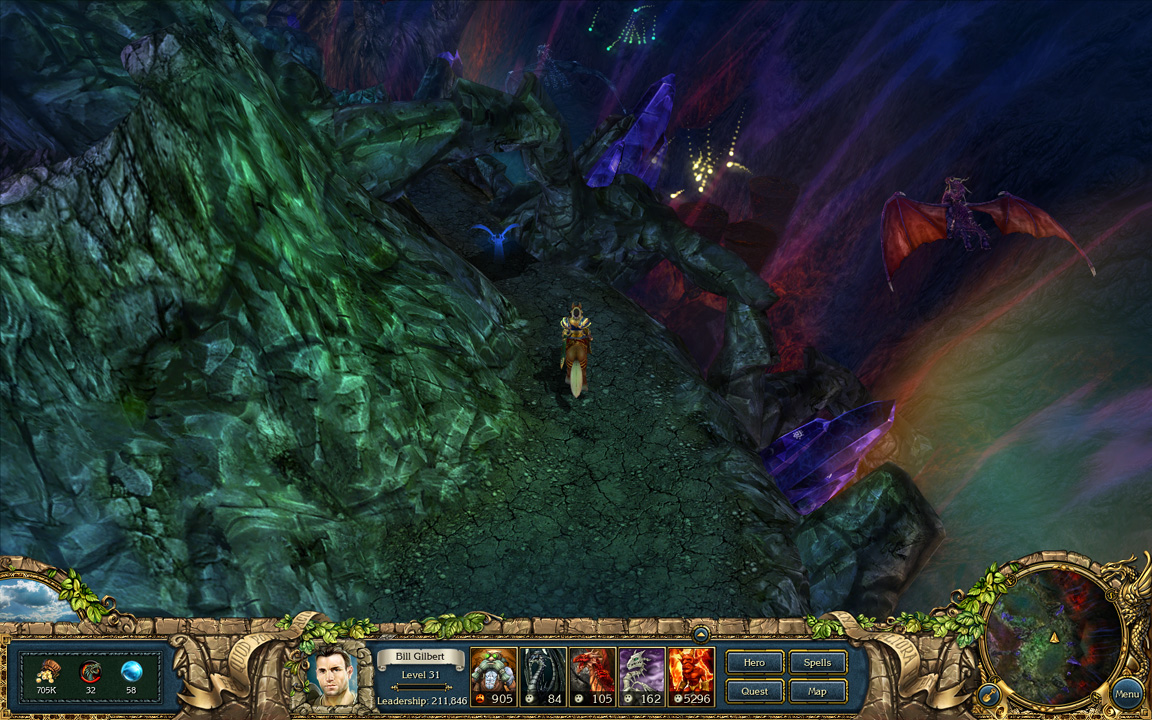Image resolution: width=1152 pixels, height=720 pixels.
Task: Open the Hero screen
Action: (755, 662)
